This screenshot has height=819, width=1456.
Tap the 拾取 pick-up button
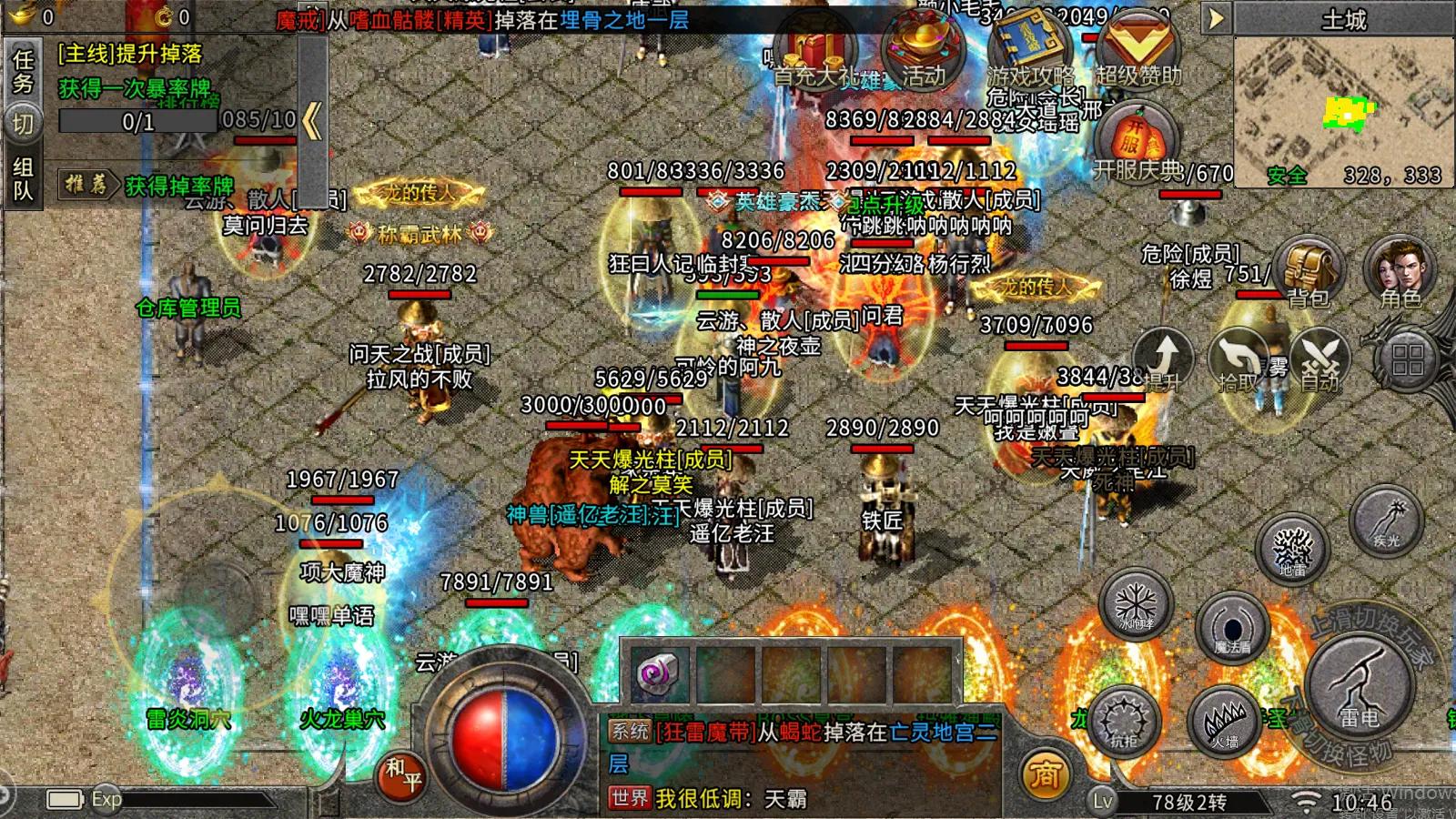1240,361
